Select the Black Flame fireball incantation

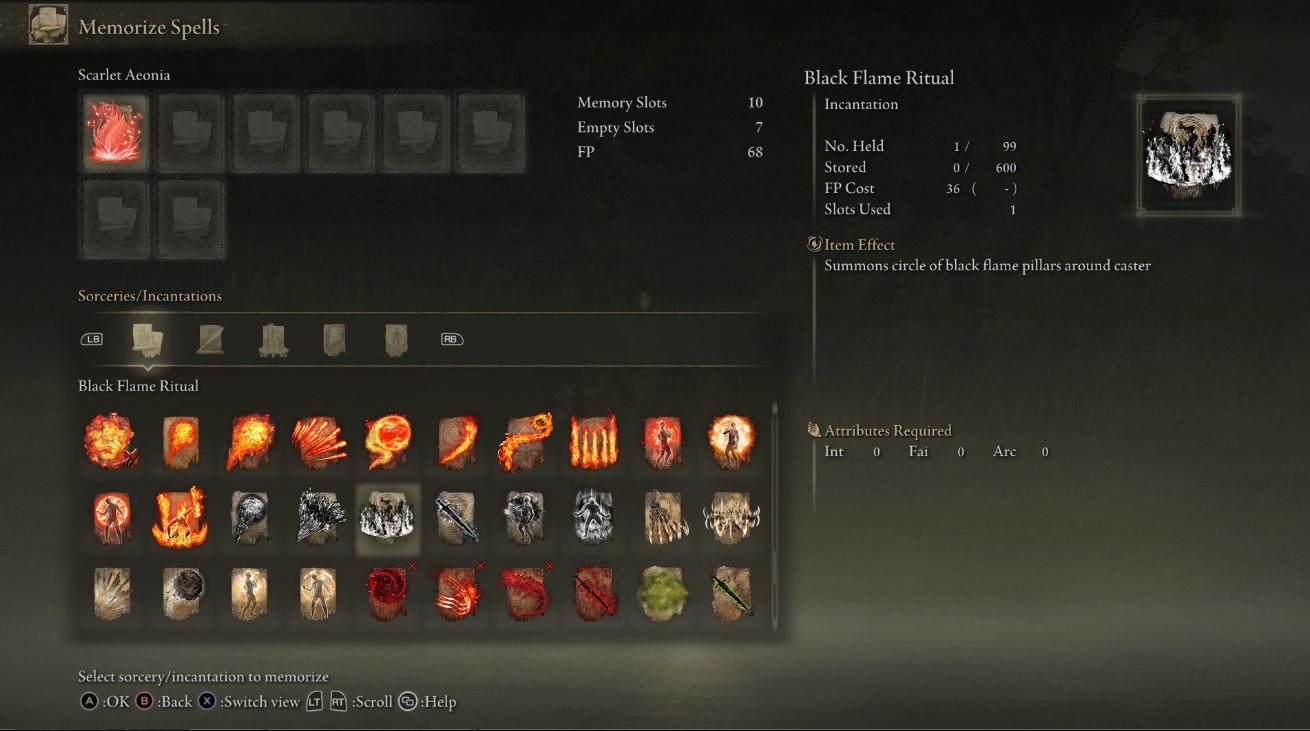250,518
